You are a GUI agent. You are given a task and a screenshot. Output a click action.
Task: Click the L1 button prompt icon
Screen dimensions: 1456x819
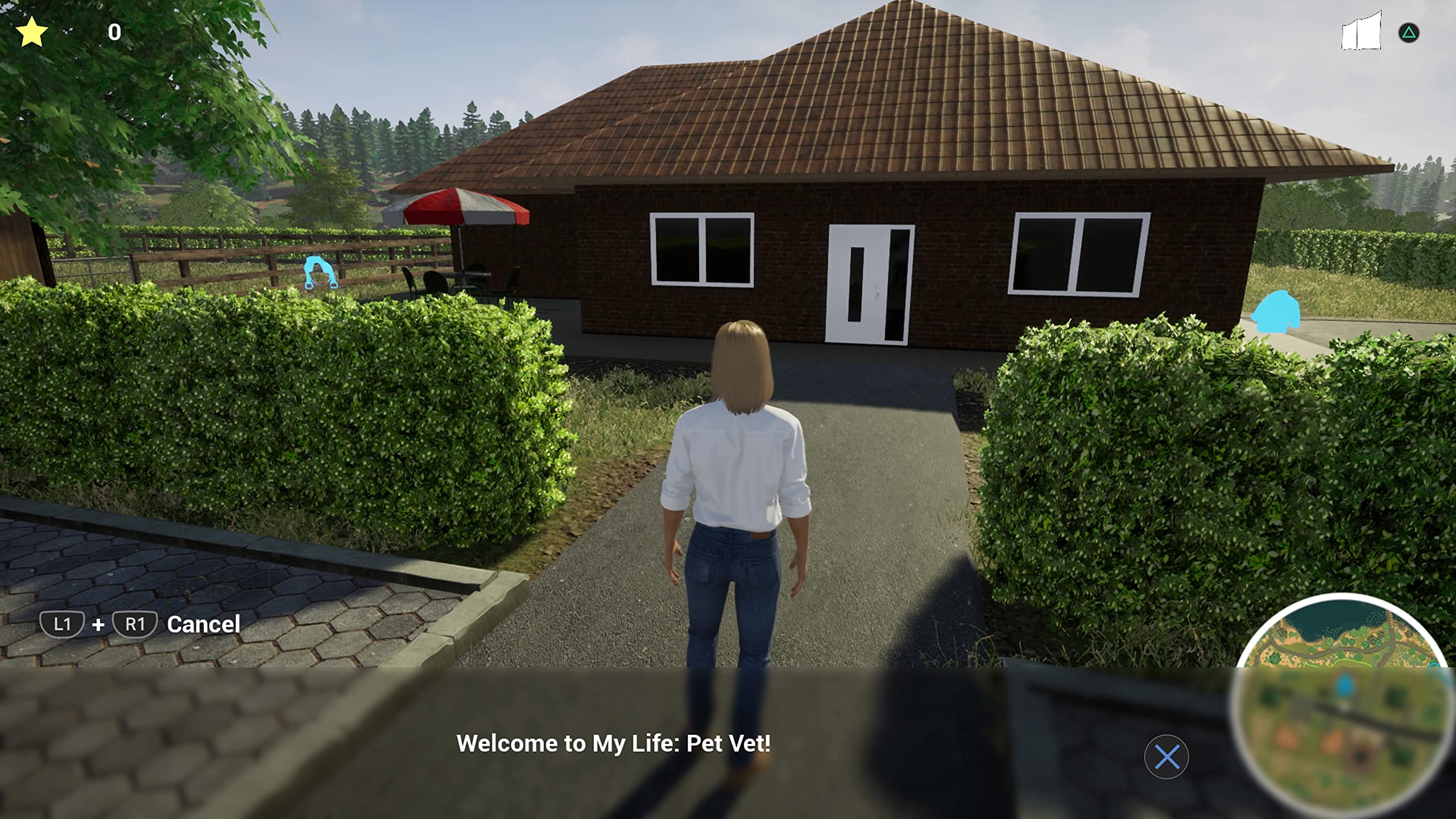tap(63, 625)
